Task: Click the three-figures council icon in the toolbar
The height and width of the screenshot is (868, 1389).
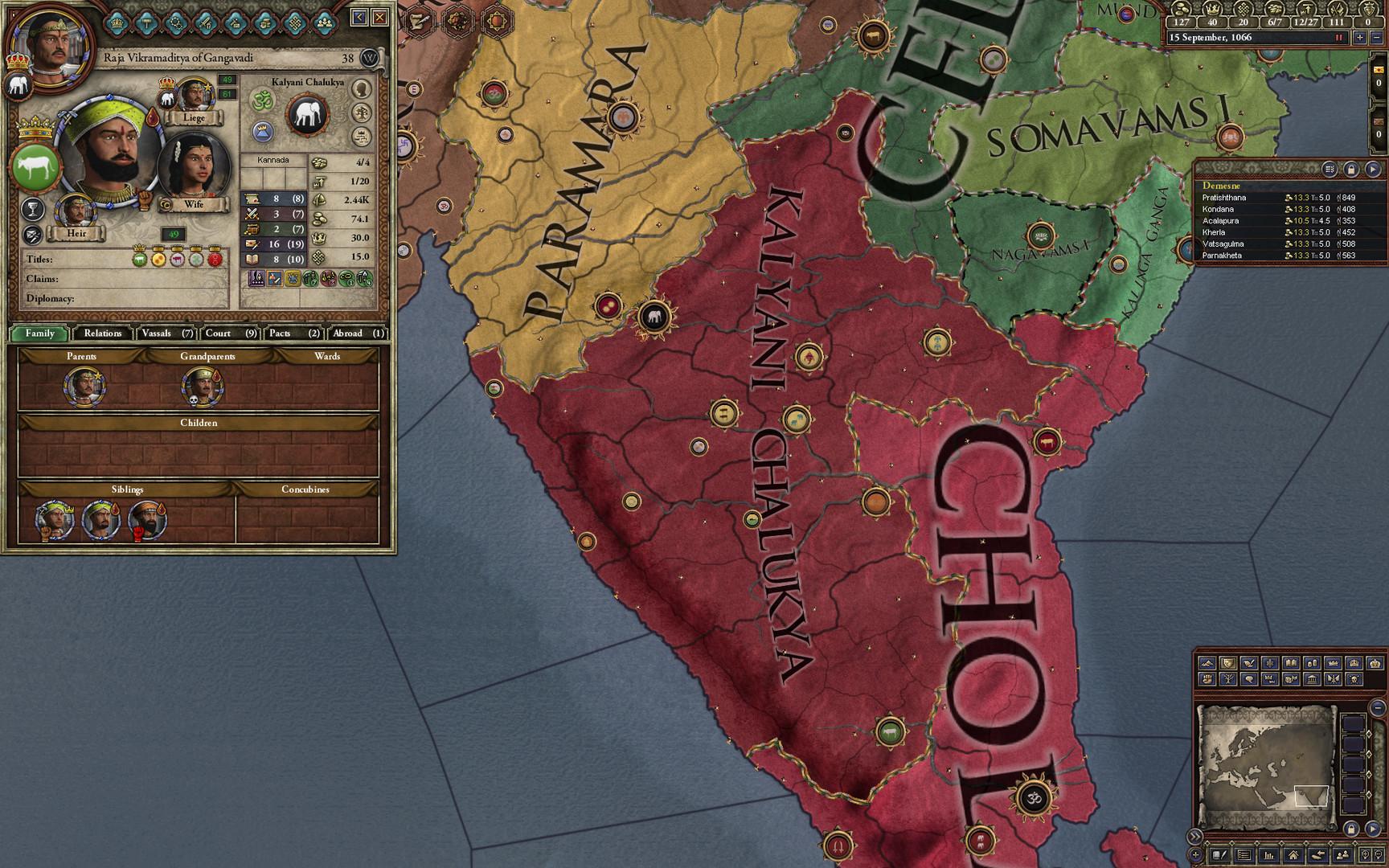Action: [324, 23]
